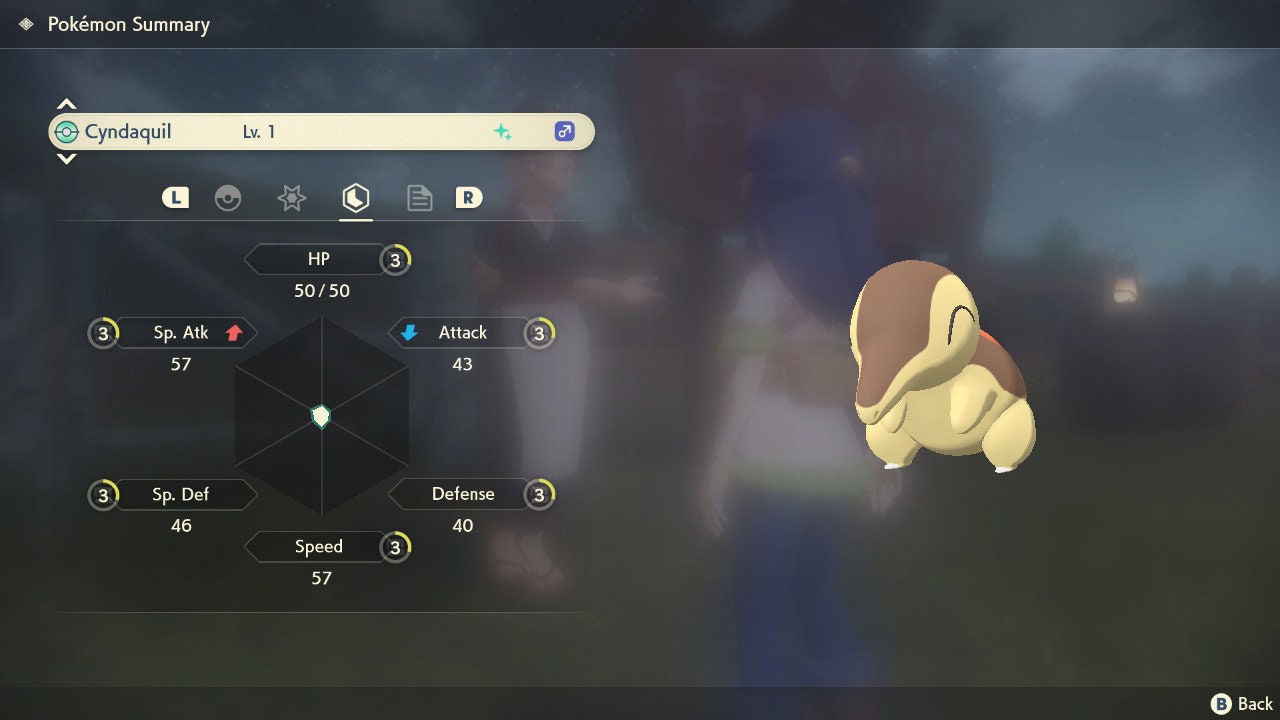Image resolution: width=1280 pixels, height=720 pixels.
Task: Click the shiny sparkle icon
Action: click(x=502, y=132)
